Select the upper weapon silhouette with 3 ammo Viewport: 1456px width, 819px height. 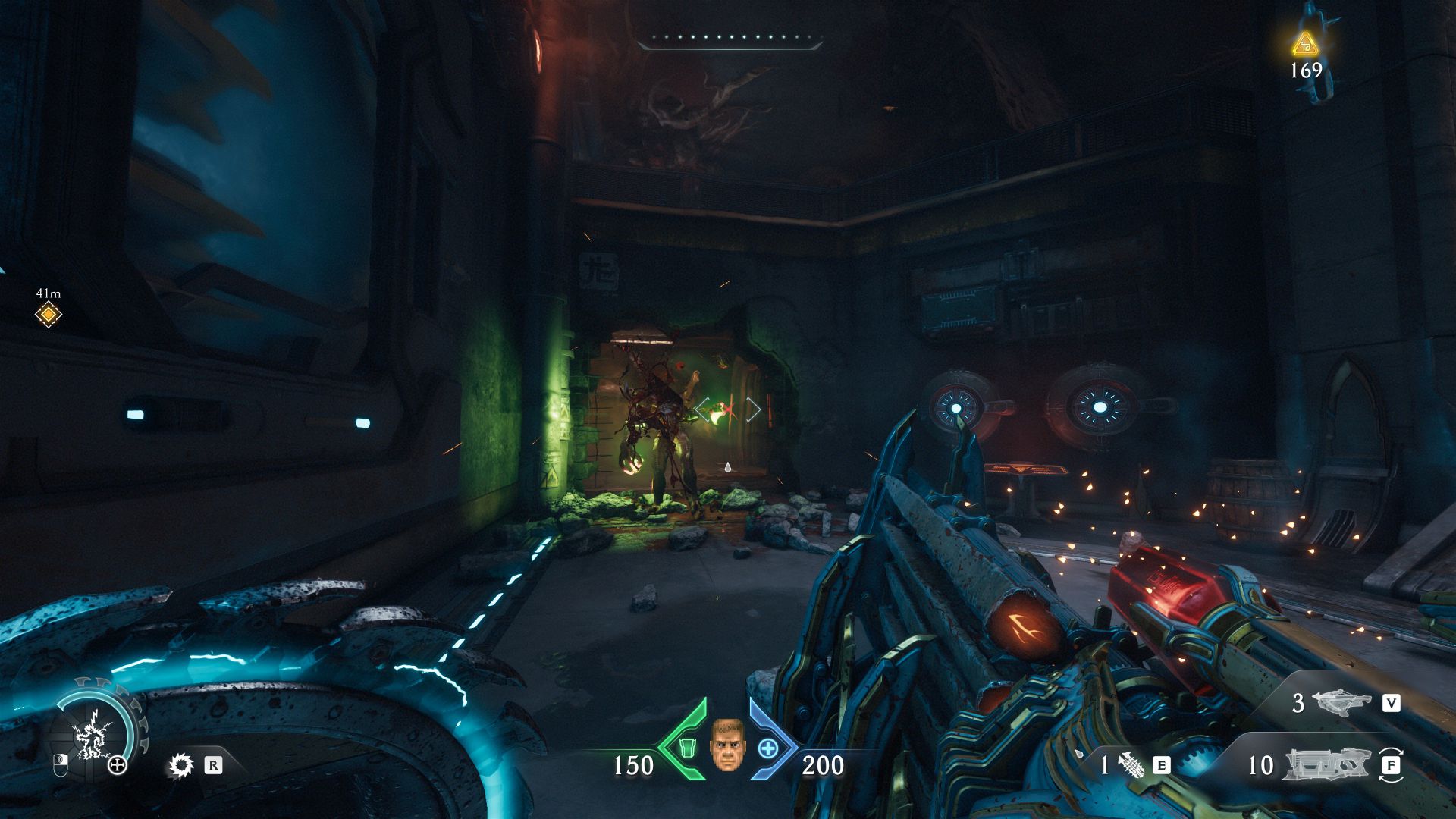pos(1341,702)
